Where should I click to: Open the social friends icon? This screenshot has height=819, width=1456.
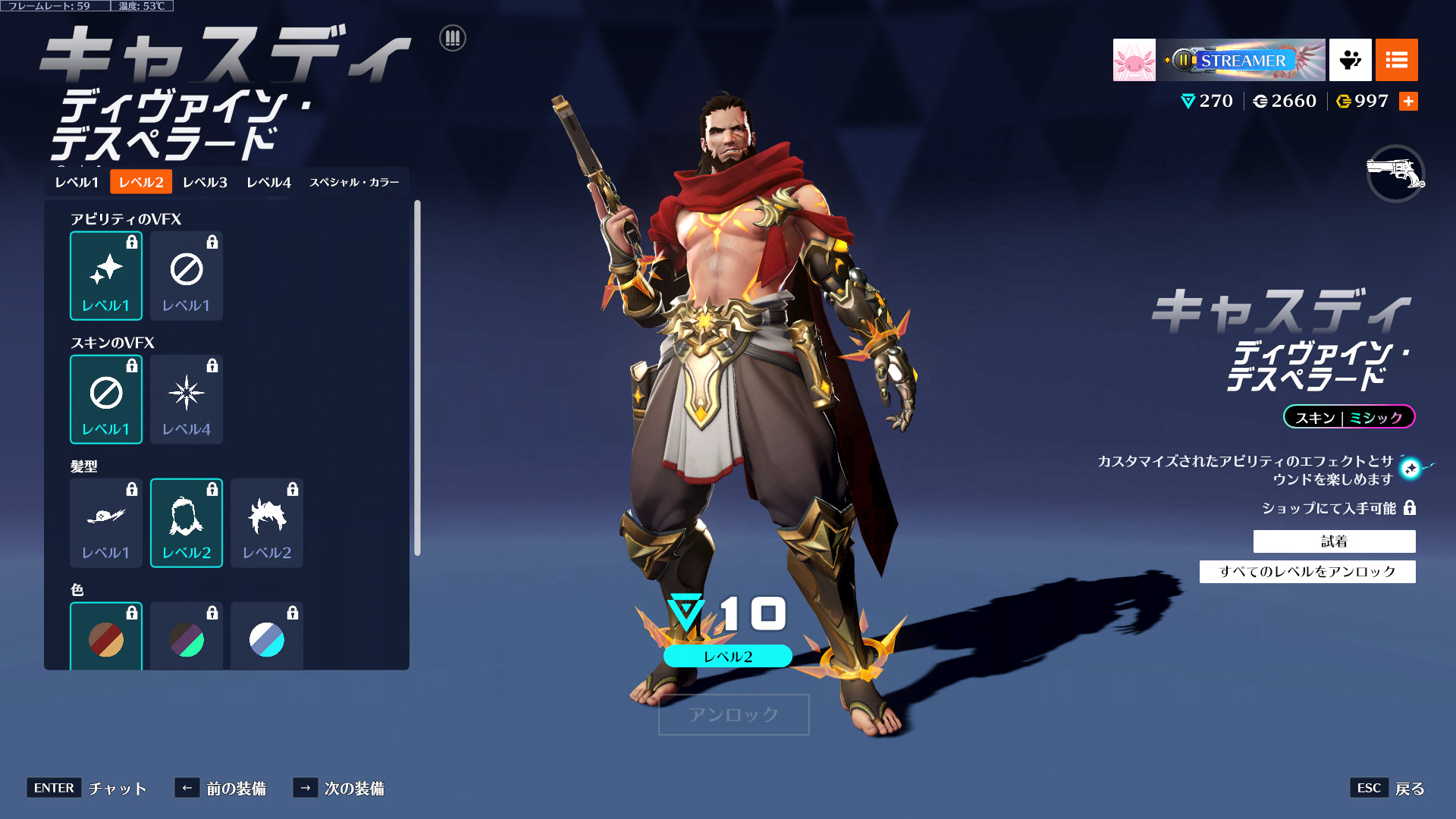(x=1350, y=60)
